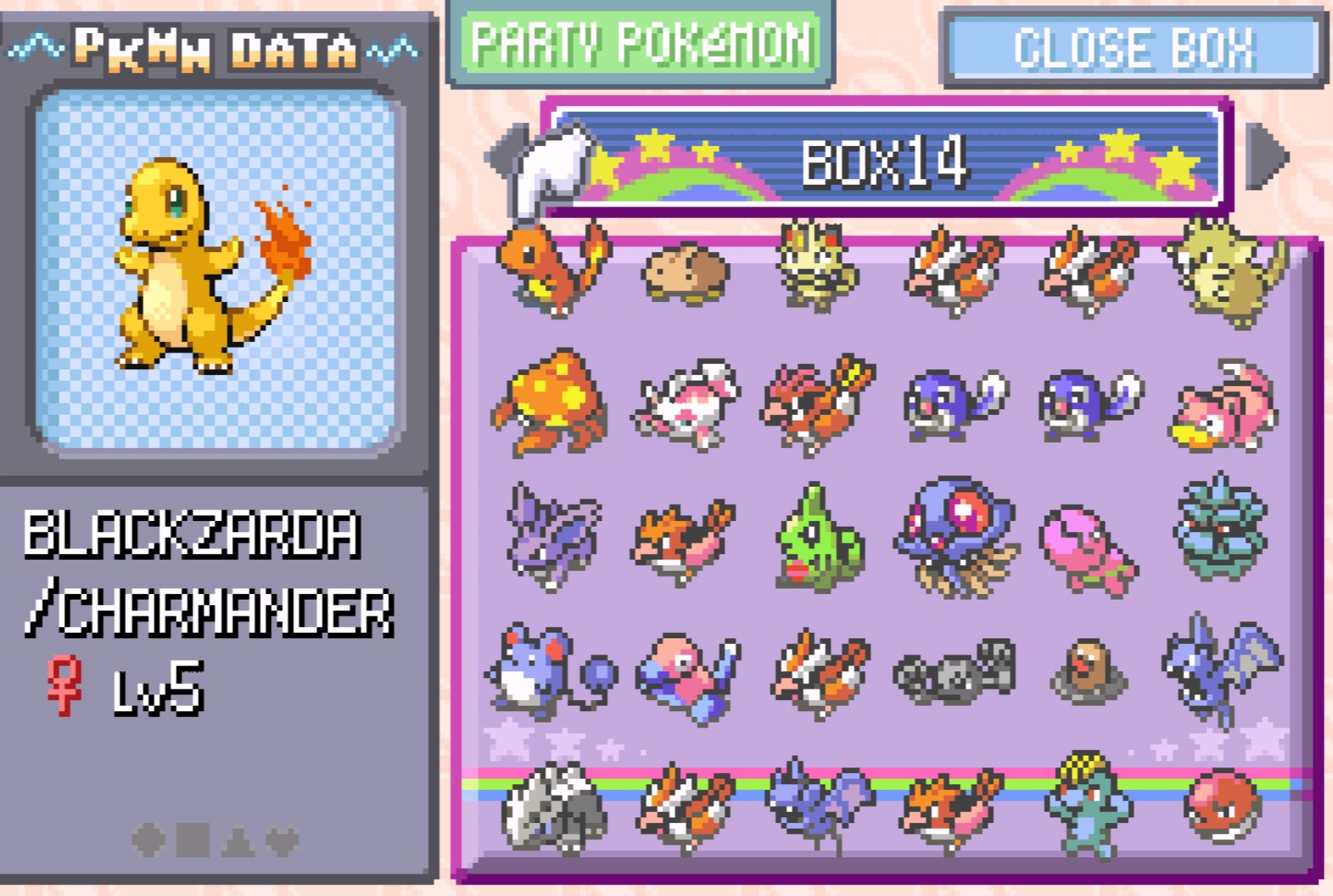The height and width of the screenshot is (896, 1333).
Task: Close the storage box
Action: point(1133,47)
